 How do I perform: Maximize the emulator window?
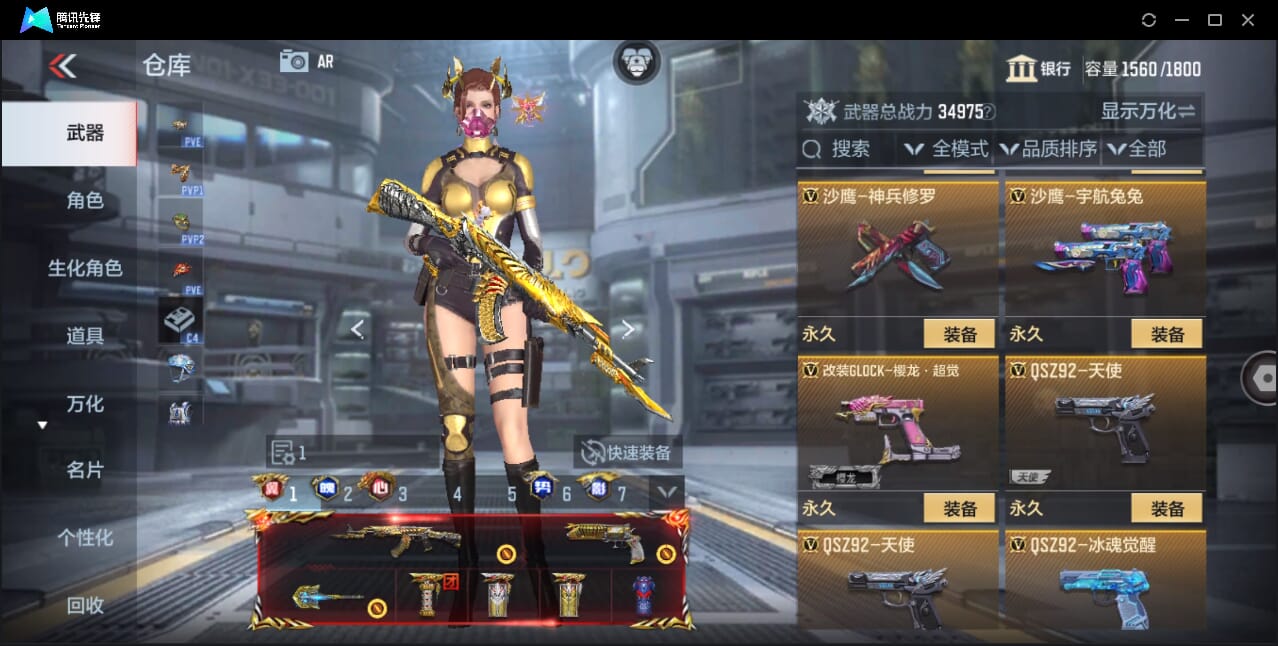1215,20
